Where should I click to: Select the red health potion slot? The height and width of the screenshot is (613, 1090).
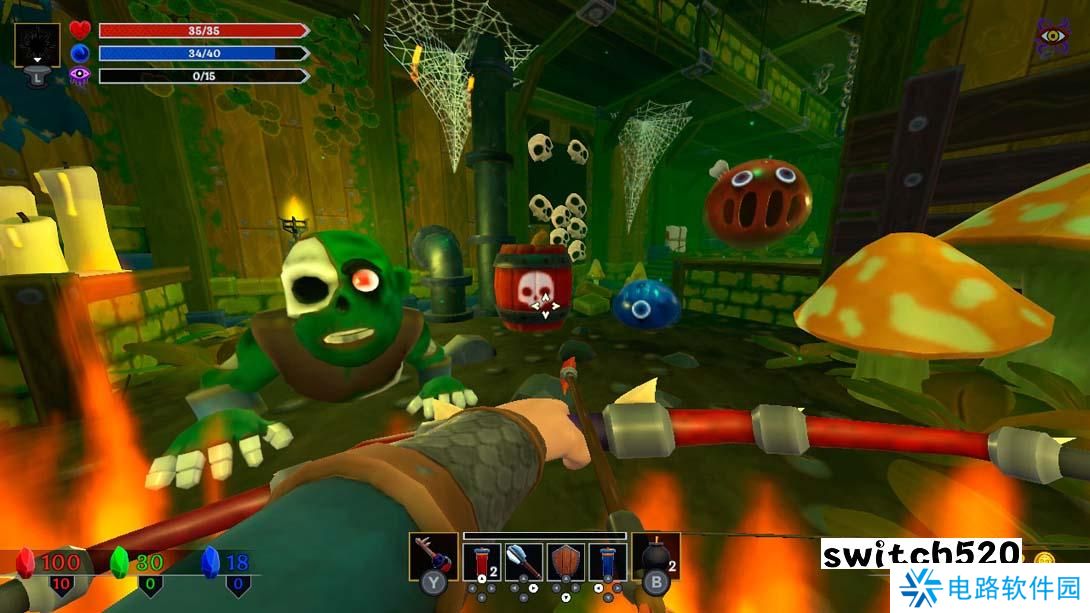coord(482,562)
